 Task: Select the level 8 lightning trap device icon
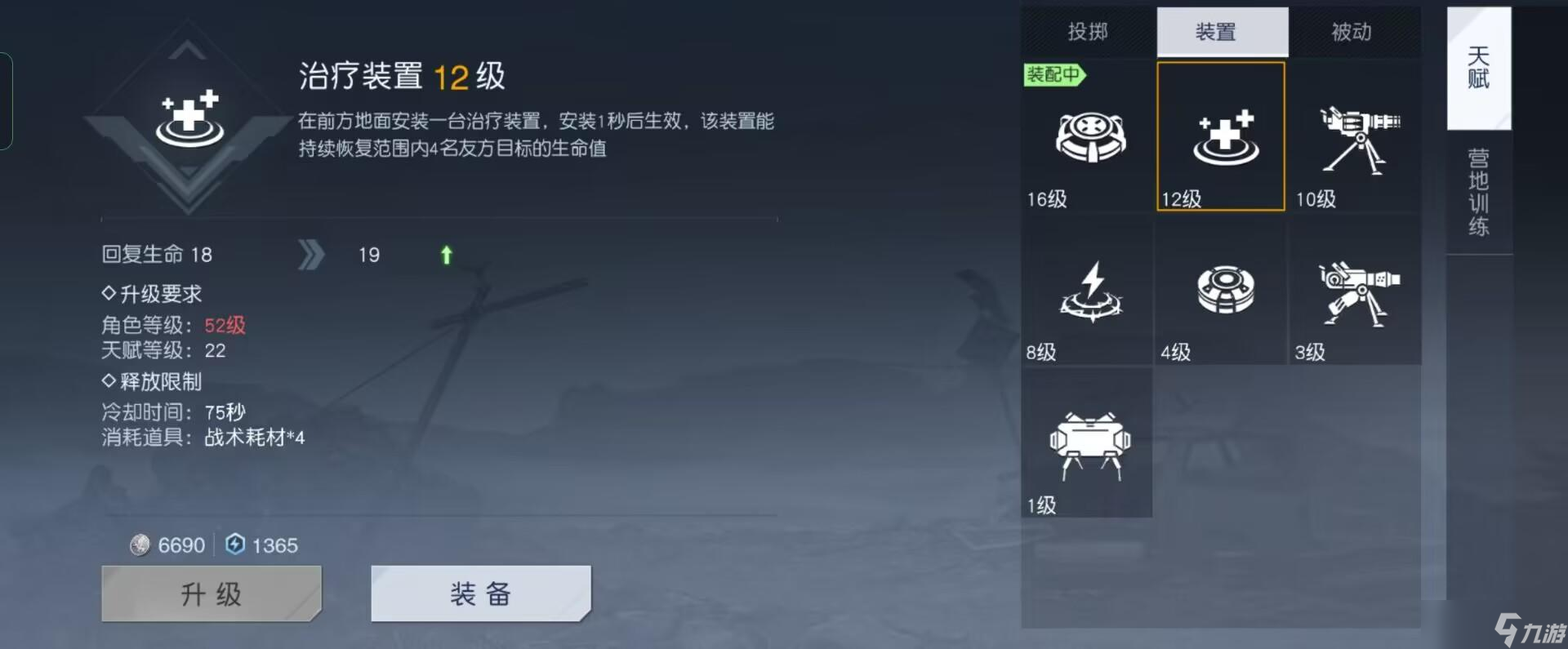coord(1087,294)
